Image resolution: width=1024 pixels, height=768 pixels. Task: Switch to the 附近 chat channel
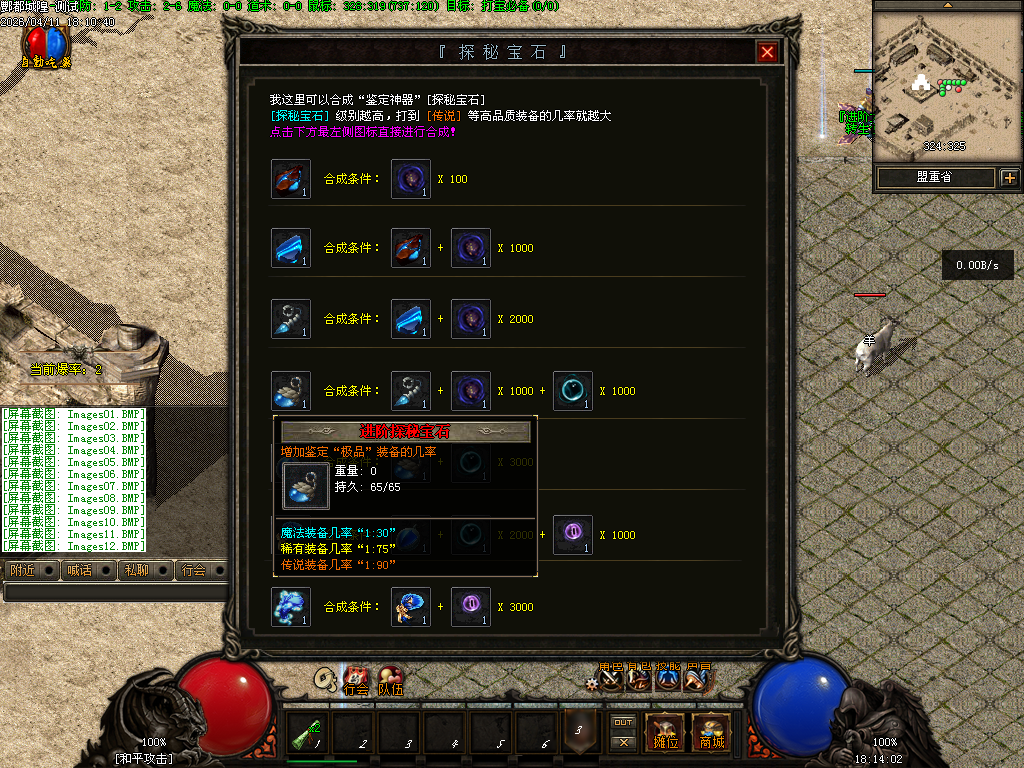(22, 570)
